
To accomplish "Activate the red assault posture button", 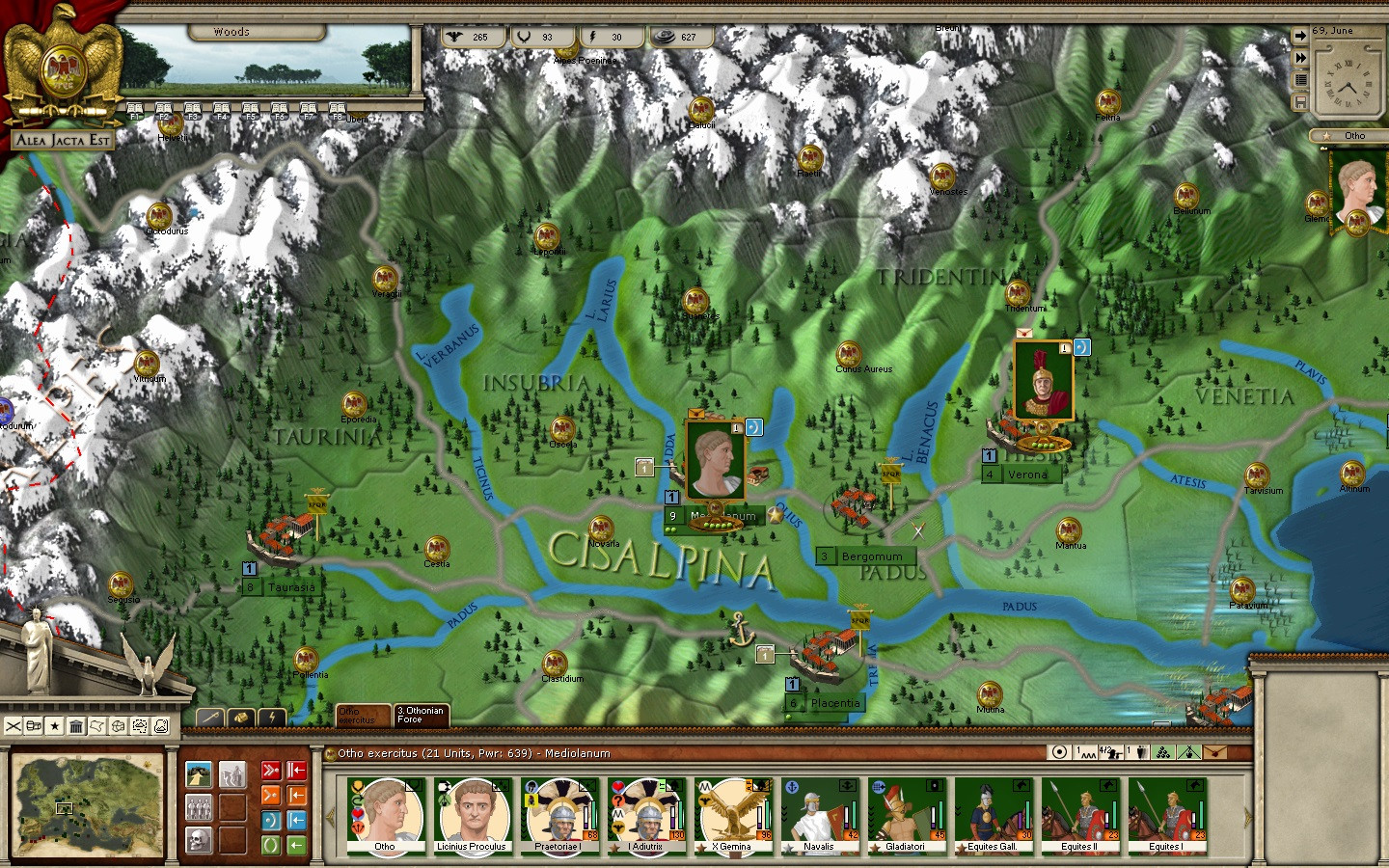I will coord(271,771).
